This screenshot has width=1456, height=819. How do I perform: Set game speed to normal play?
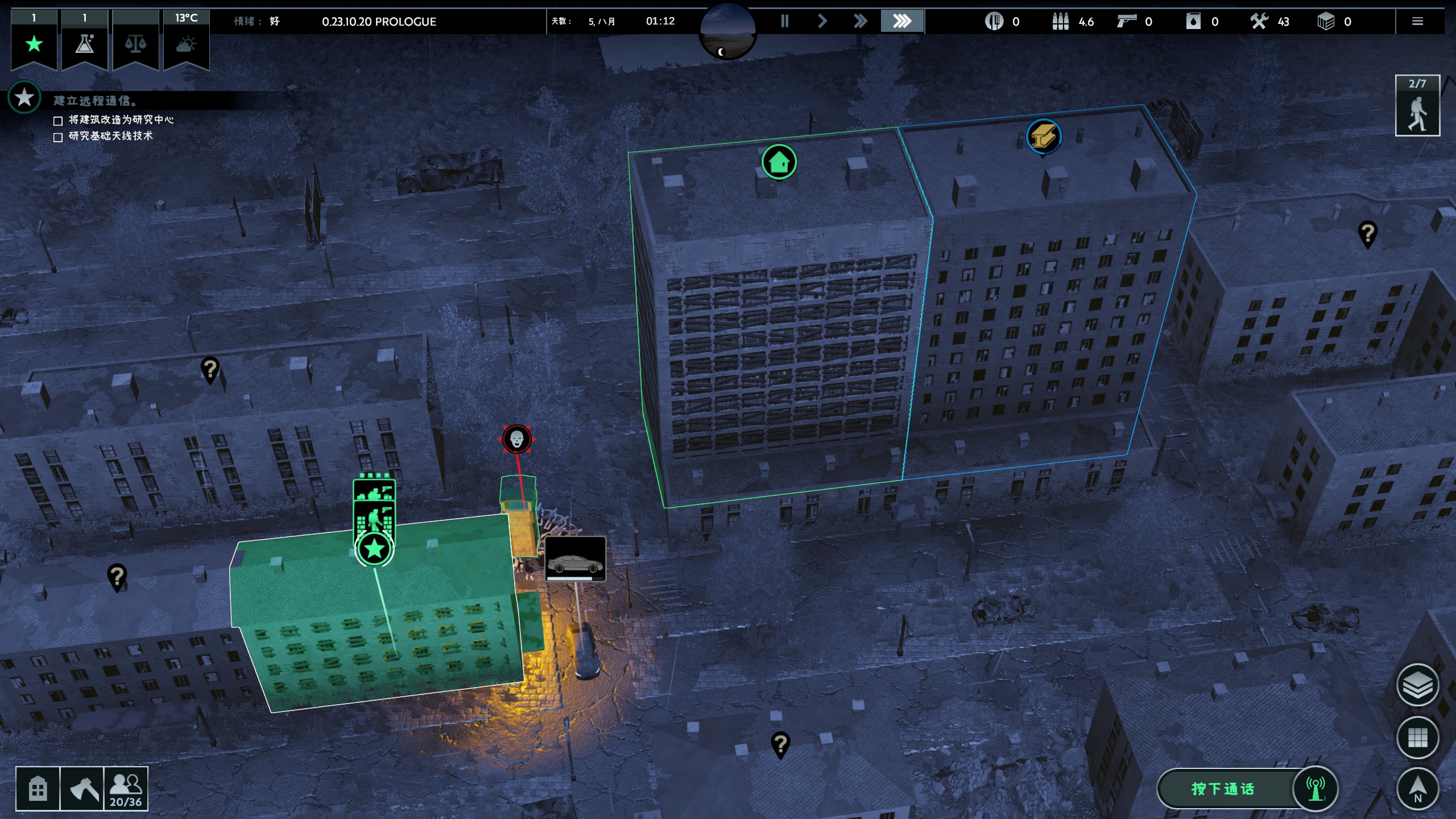pos(822,22)
